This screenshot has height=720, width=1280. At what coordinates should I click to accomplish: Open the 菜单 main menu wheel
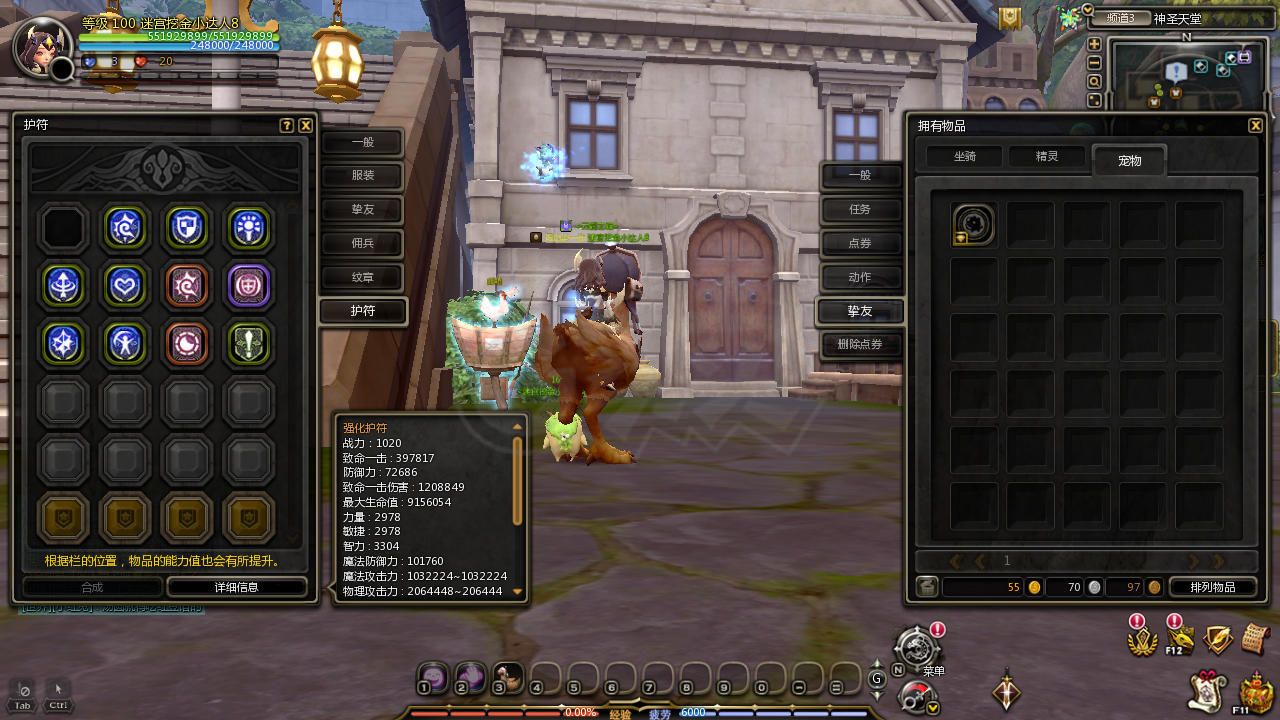click(x=916, y=648)
